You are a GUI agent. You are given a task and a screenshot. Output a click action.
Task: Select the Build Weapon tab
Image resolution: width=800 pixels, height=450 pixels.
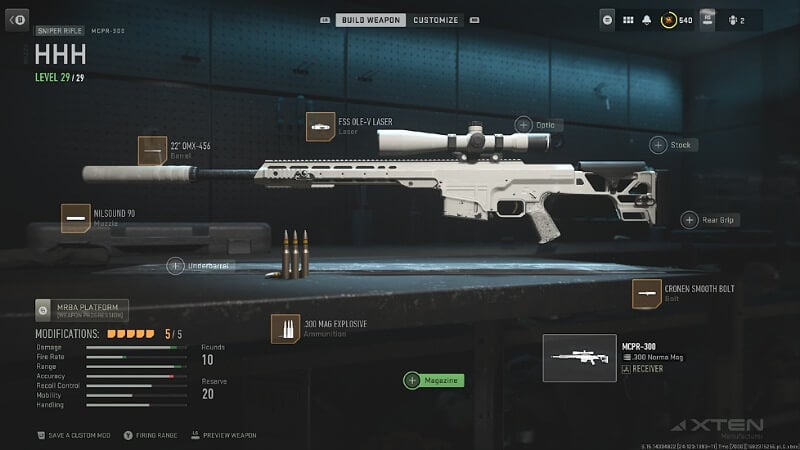[370, 20]
